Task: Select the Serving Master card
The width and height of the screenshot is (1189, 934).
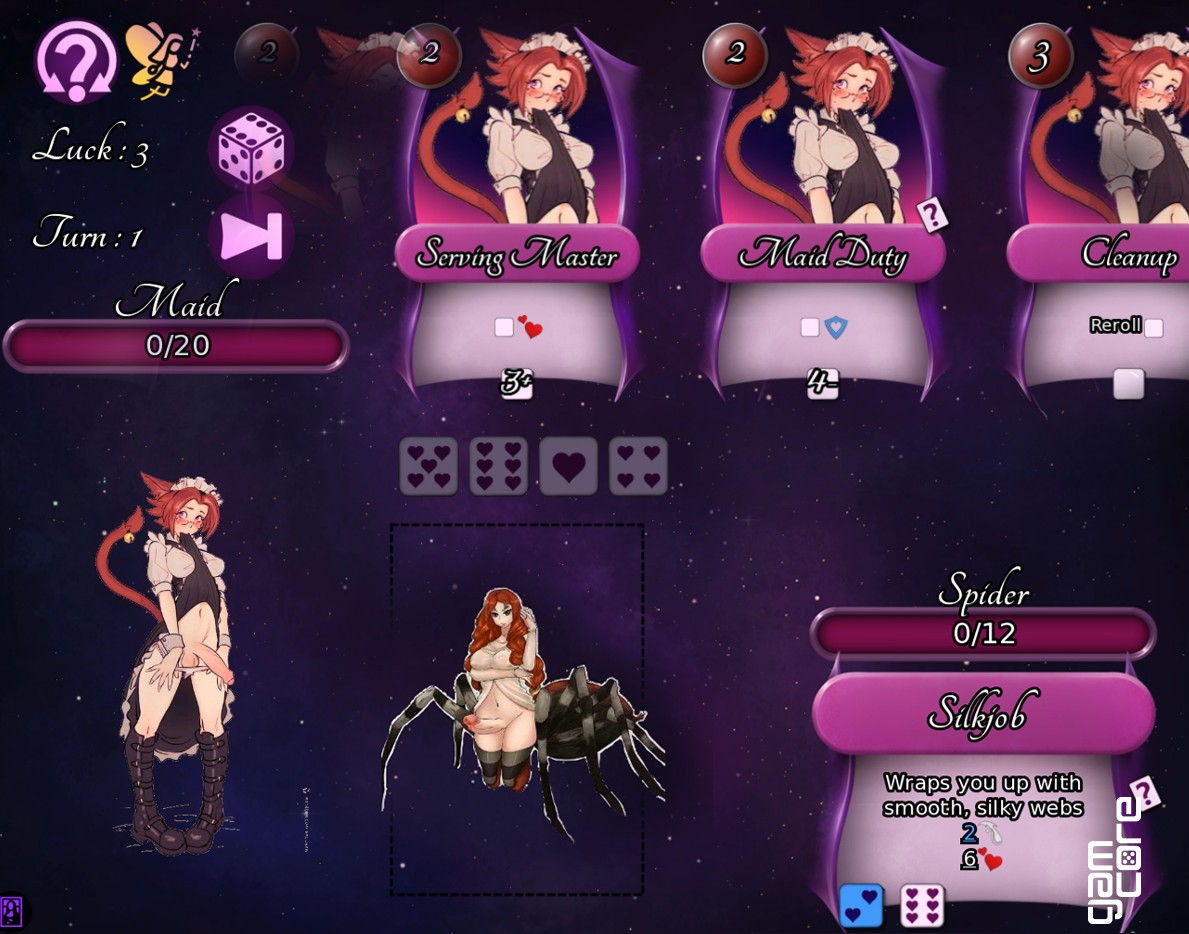Action: coord(517,254)
